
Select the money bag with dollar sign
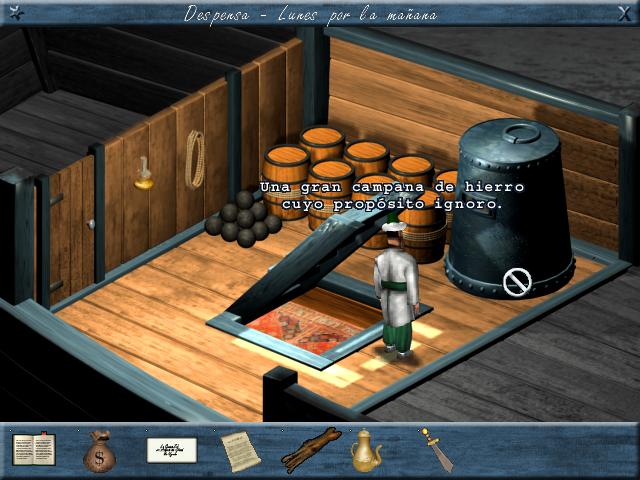coord(100,451)
